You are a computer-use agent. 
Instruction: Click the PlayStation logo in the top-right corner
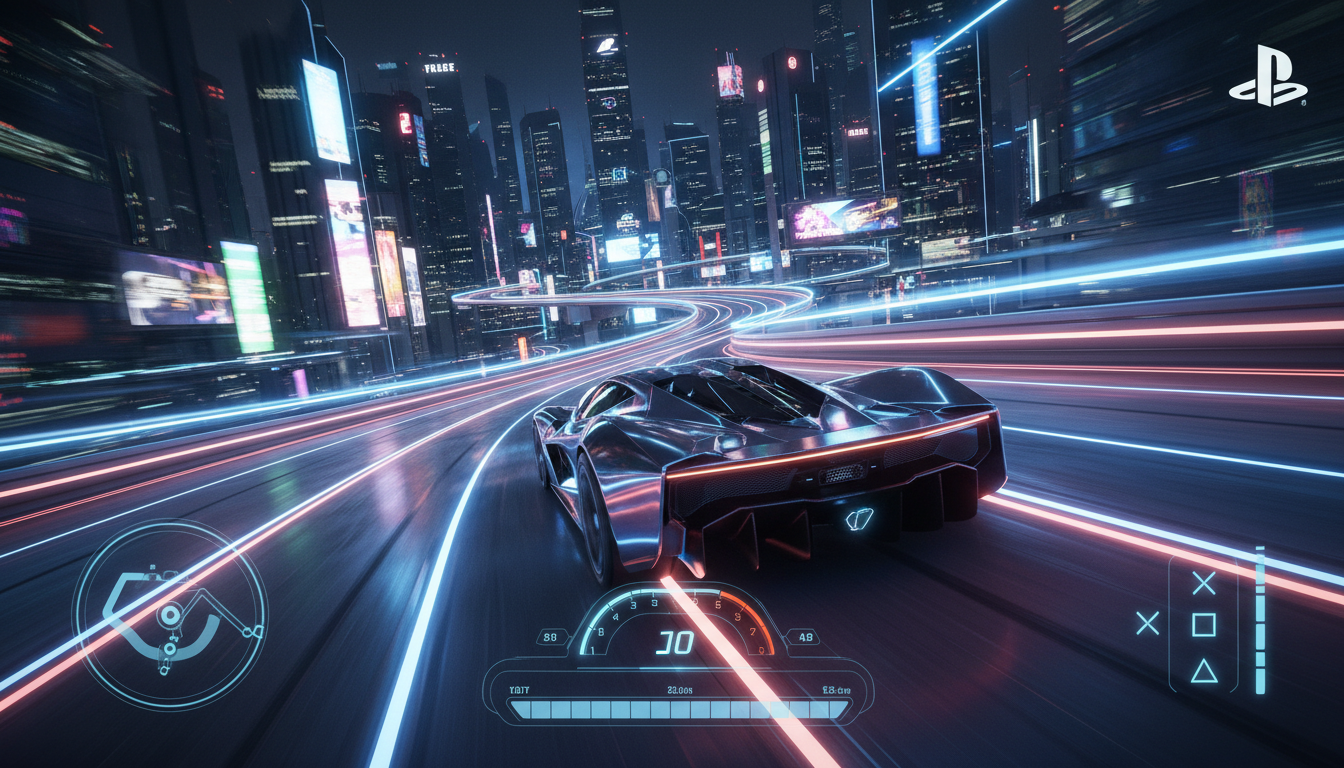[x=1272, y=75]
